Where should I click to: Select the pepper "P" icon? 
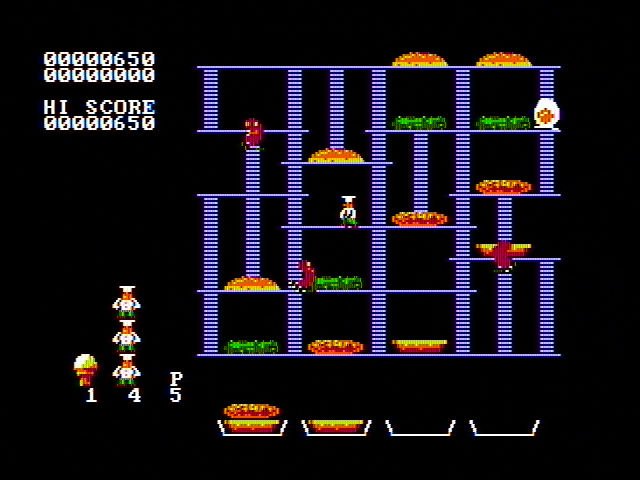(x=176, y=378)
